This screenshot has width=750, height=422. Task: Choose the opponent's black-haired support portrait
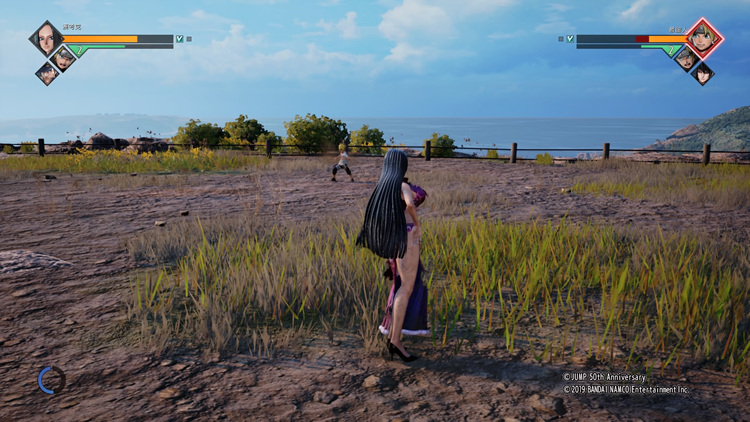[x=703, y=73]
